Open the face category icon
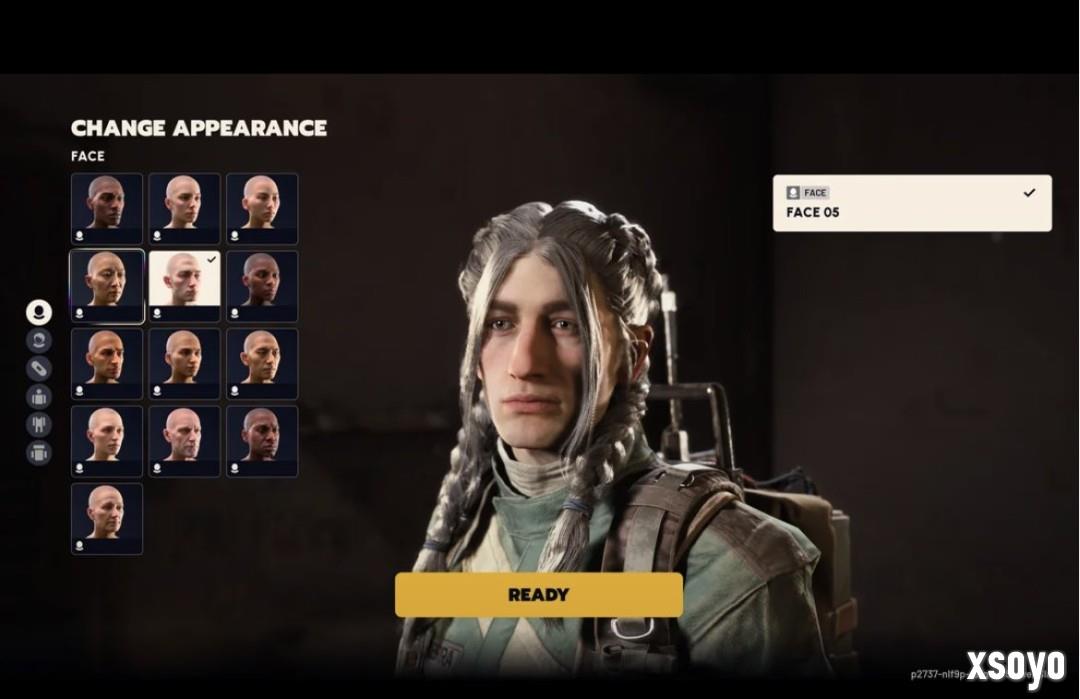Image resolution: width=1080 pixels, height=699 pixels. click(x=39, y=312)
